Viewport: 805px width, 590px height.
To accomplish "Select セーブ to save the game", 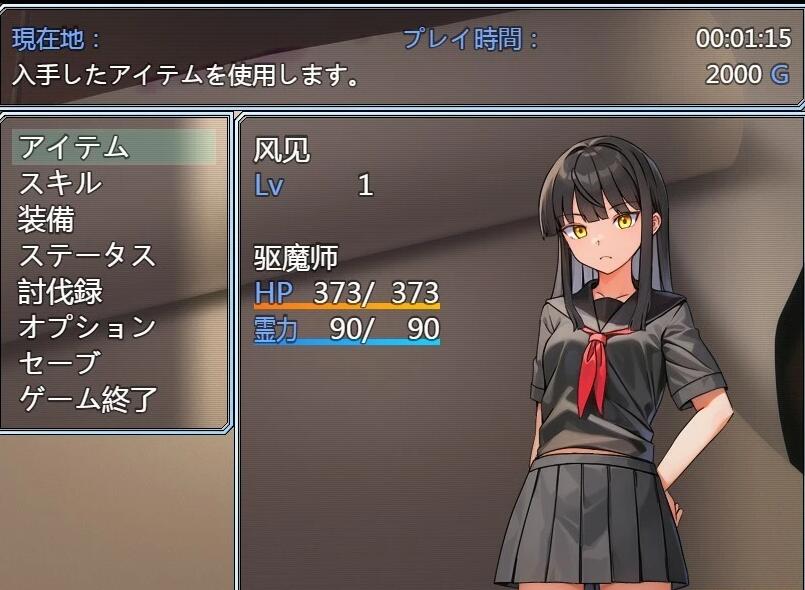I will pos(60,363).
